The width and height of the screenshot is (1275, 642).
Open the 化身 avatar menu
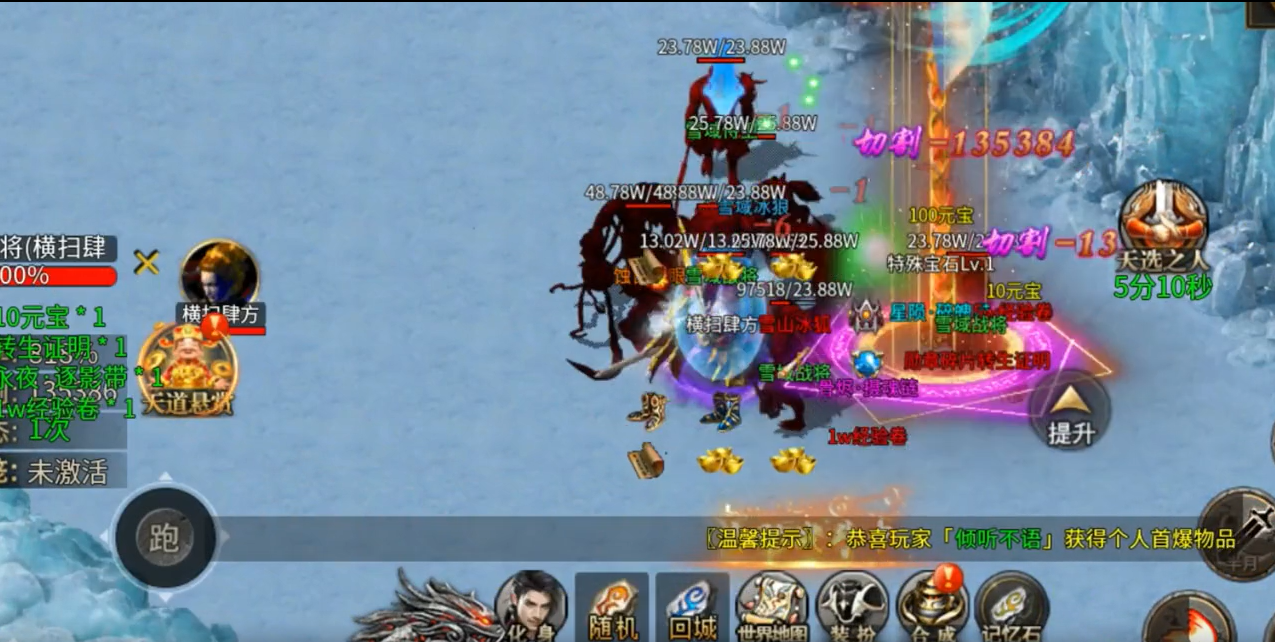point(530,604)
